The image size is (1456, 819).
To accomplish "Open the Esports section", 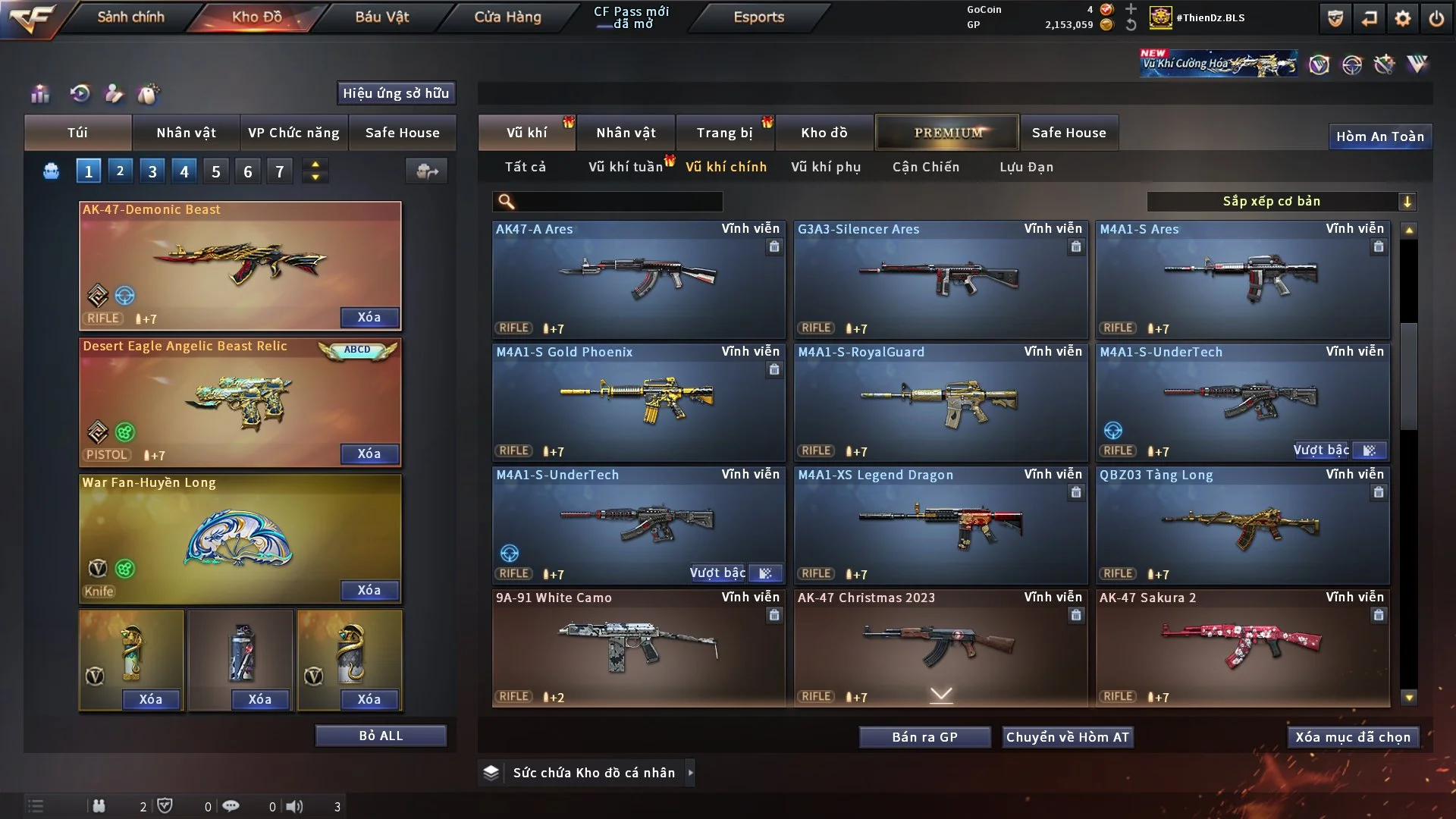I will tap(758, 17).
